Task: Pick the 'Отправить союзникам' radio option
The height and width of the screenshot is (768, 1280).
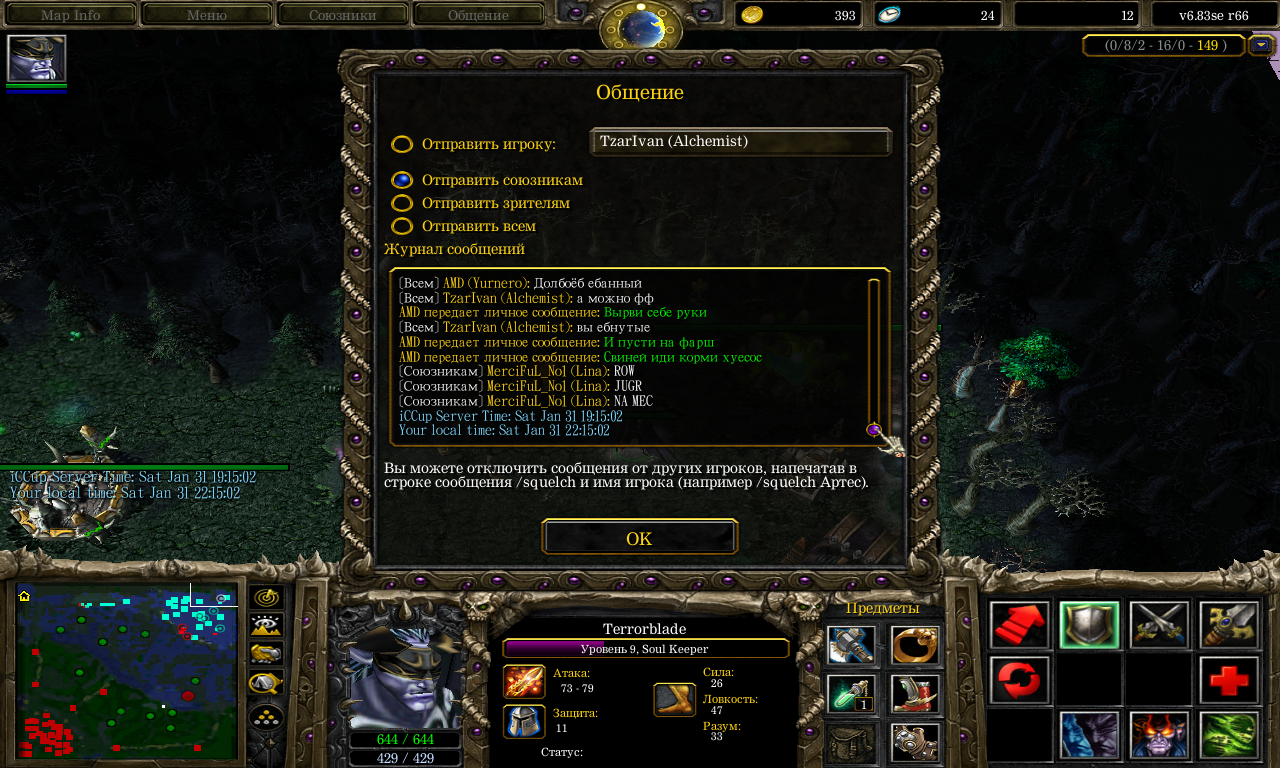Action: click(402, 180)
